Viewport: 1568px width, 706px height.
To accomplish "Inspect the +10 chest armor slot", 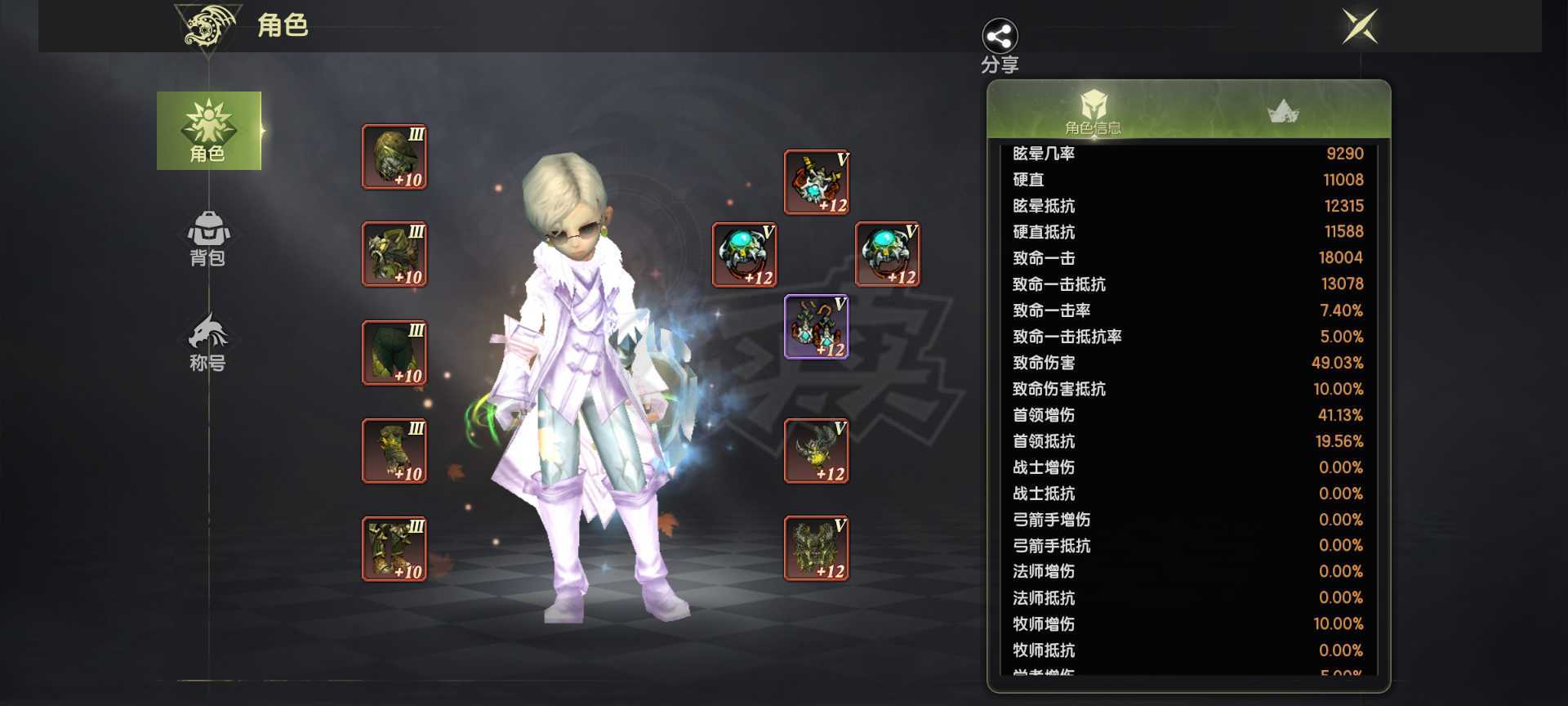I will pyautogui.click(x=394, y=254).
